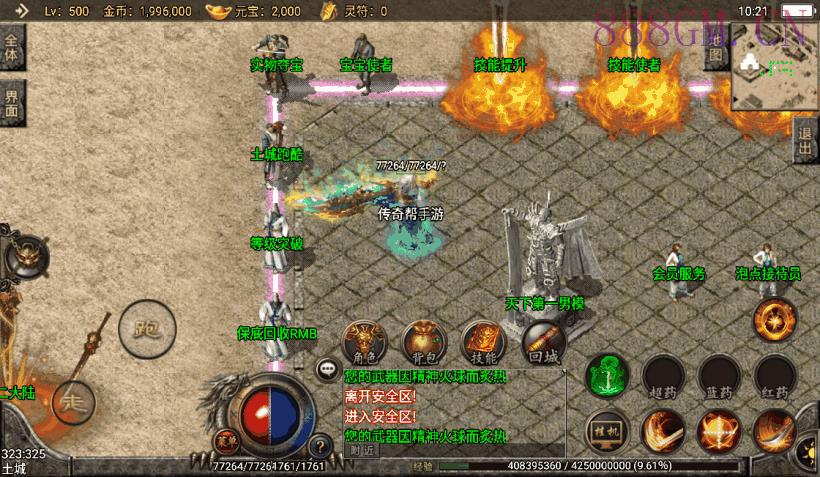
Task: Use the 回城 return-to-town scroll
Action: click(x=542, y=343)
